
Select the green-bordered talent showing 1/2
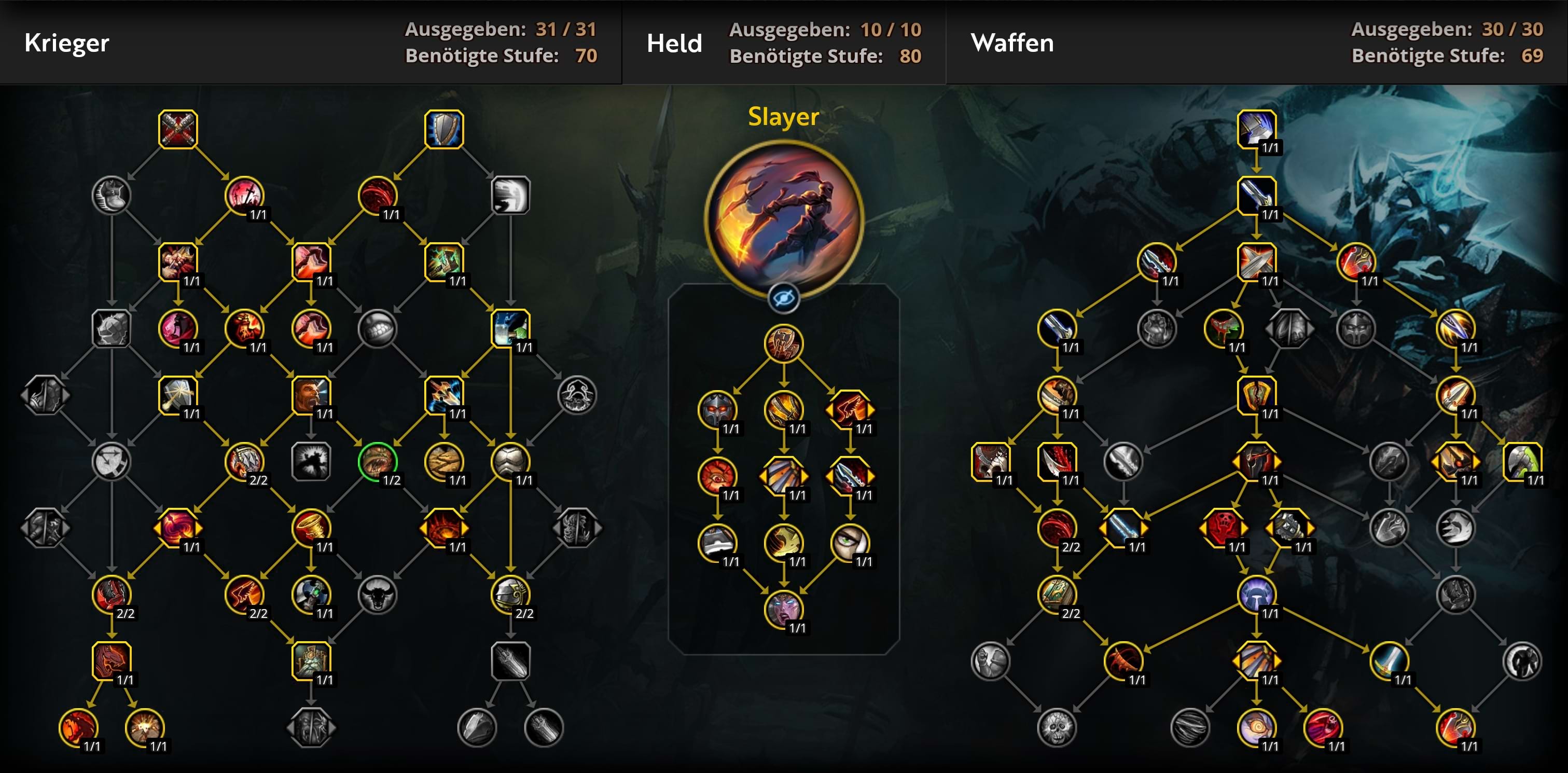point(378,461)
